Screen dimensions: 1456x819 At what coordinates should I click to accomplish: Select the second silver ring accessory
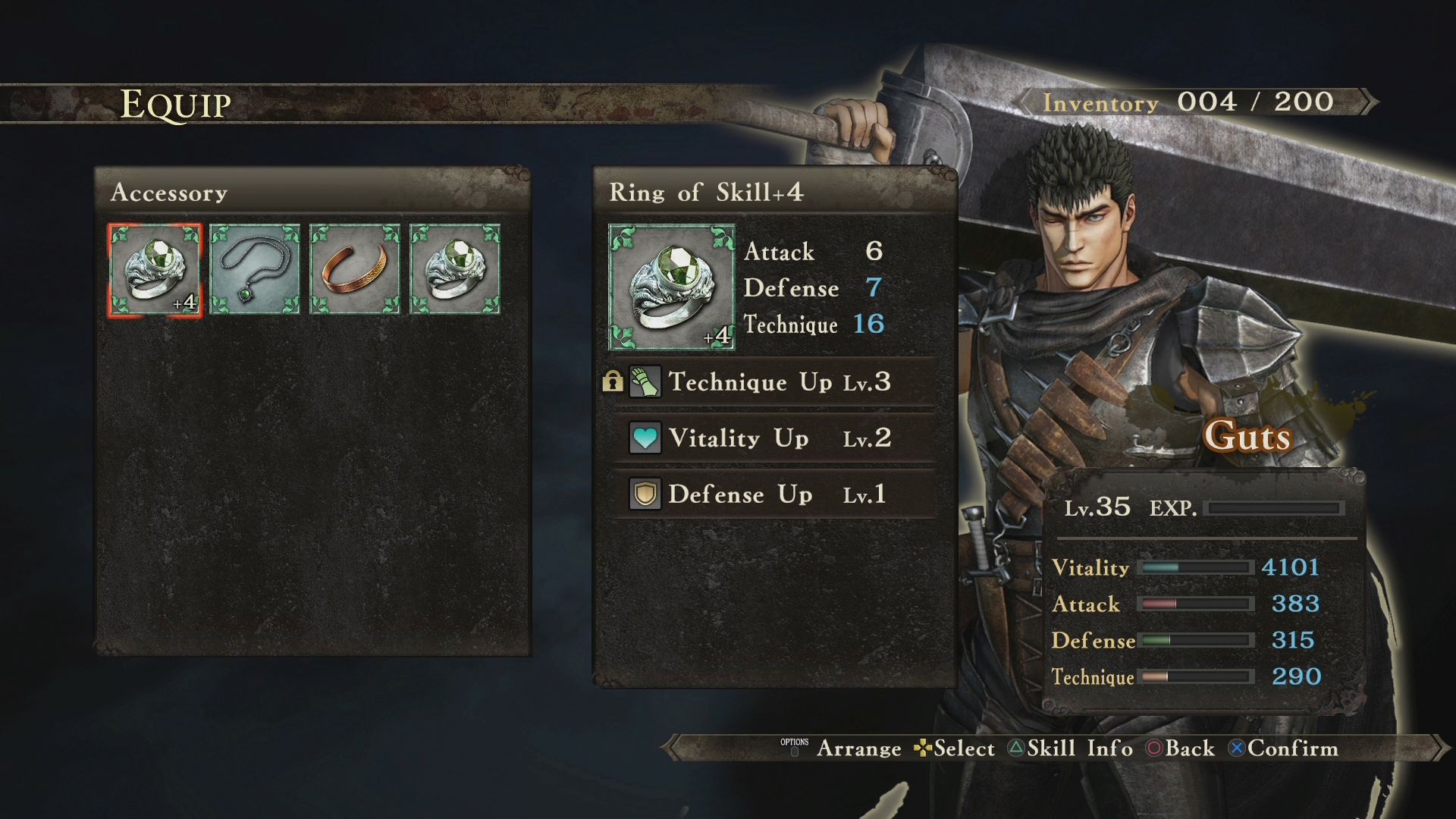coord(454,269)
